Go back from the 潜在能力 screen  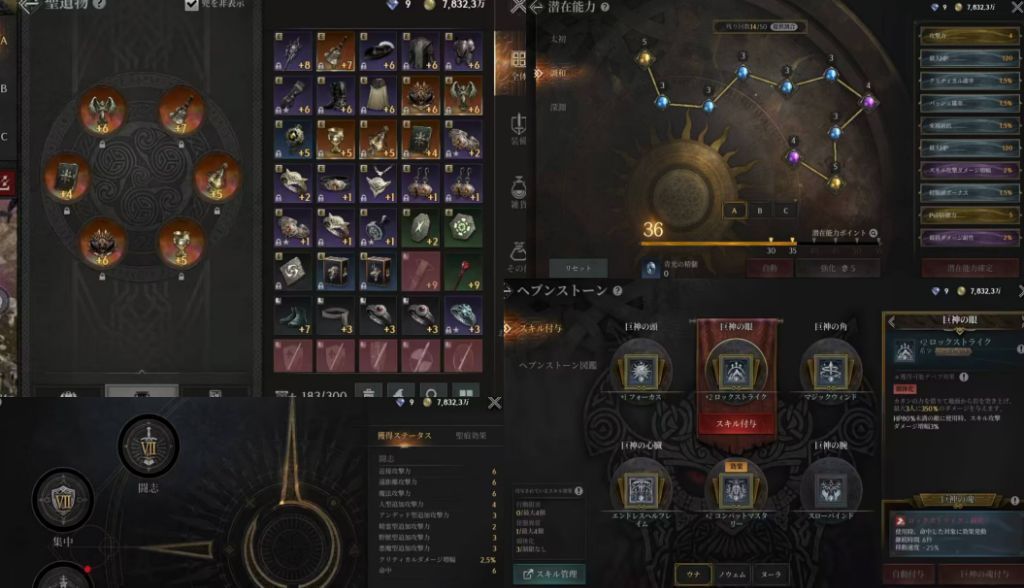535,7
